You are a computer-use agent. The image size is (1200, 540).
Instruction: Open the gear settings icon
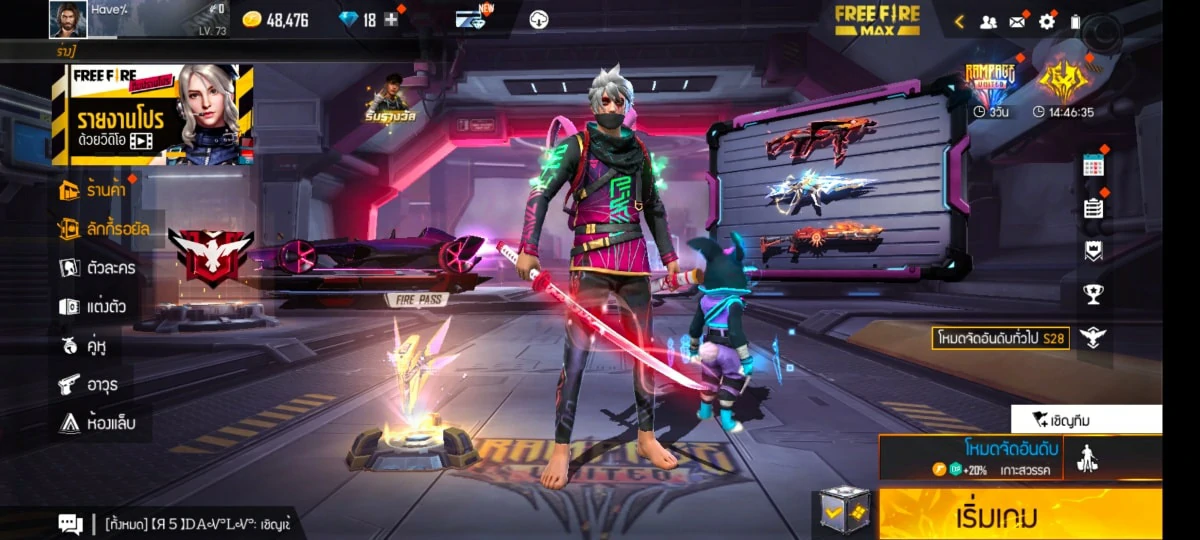pyautogui.click(x=1047, y=21)
